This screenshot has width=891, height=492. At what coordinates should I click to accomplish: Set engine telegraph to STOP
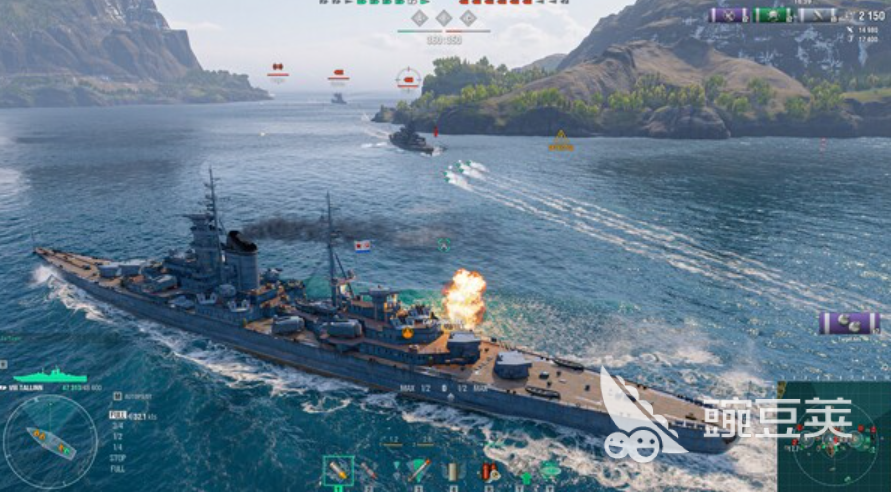click(117, 458)
